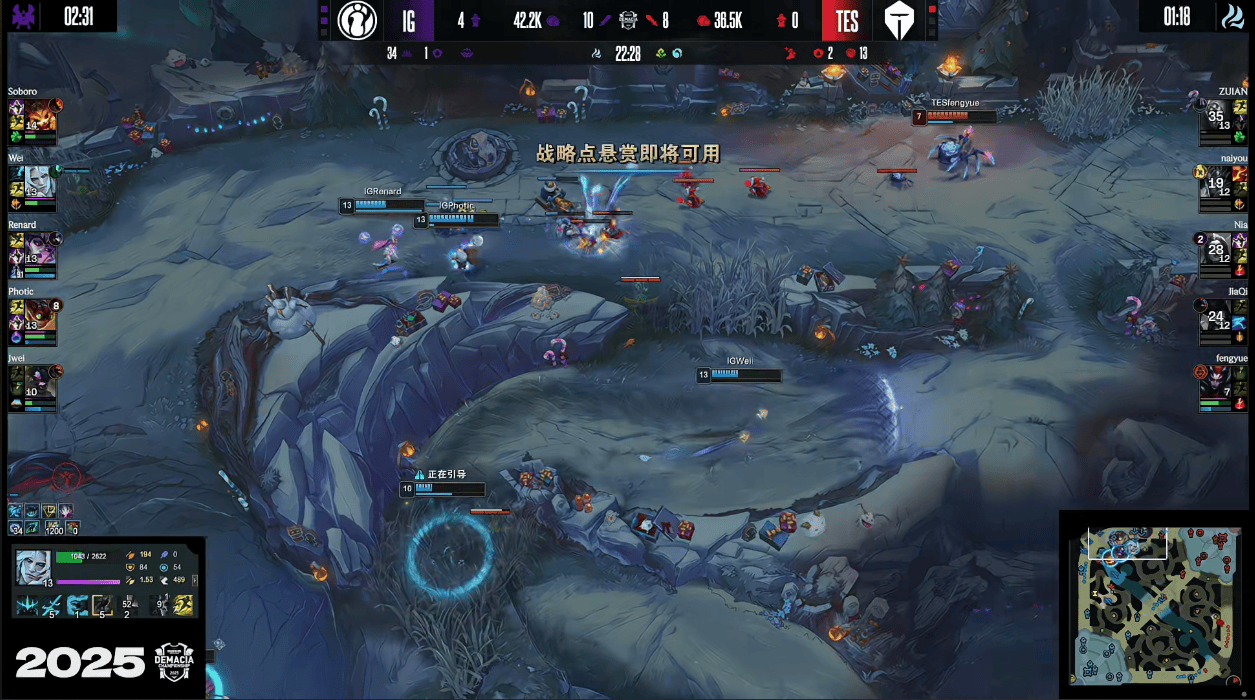Click the crossed swords ability icon

click(53, 604)
